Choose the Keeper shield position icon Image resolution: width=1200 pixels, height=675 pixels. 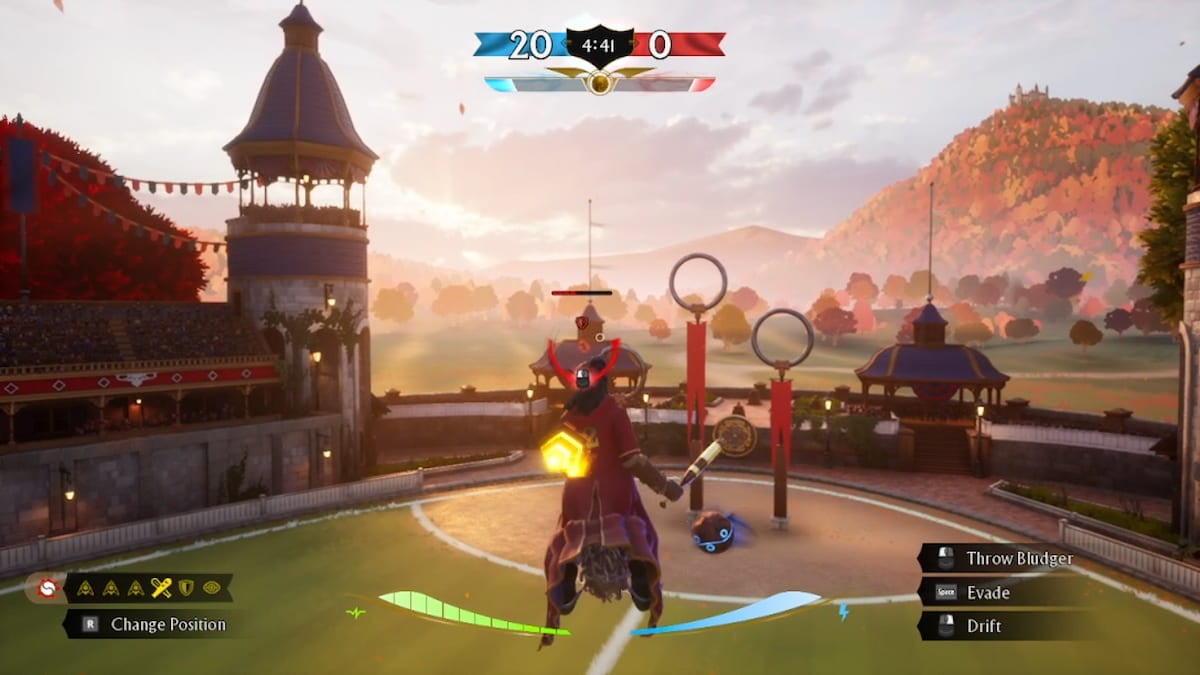tap(186, 588)
